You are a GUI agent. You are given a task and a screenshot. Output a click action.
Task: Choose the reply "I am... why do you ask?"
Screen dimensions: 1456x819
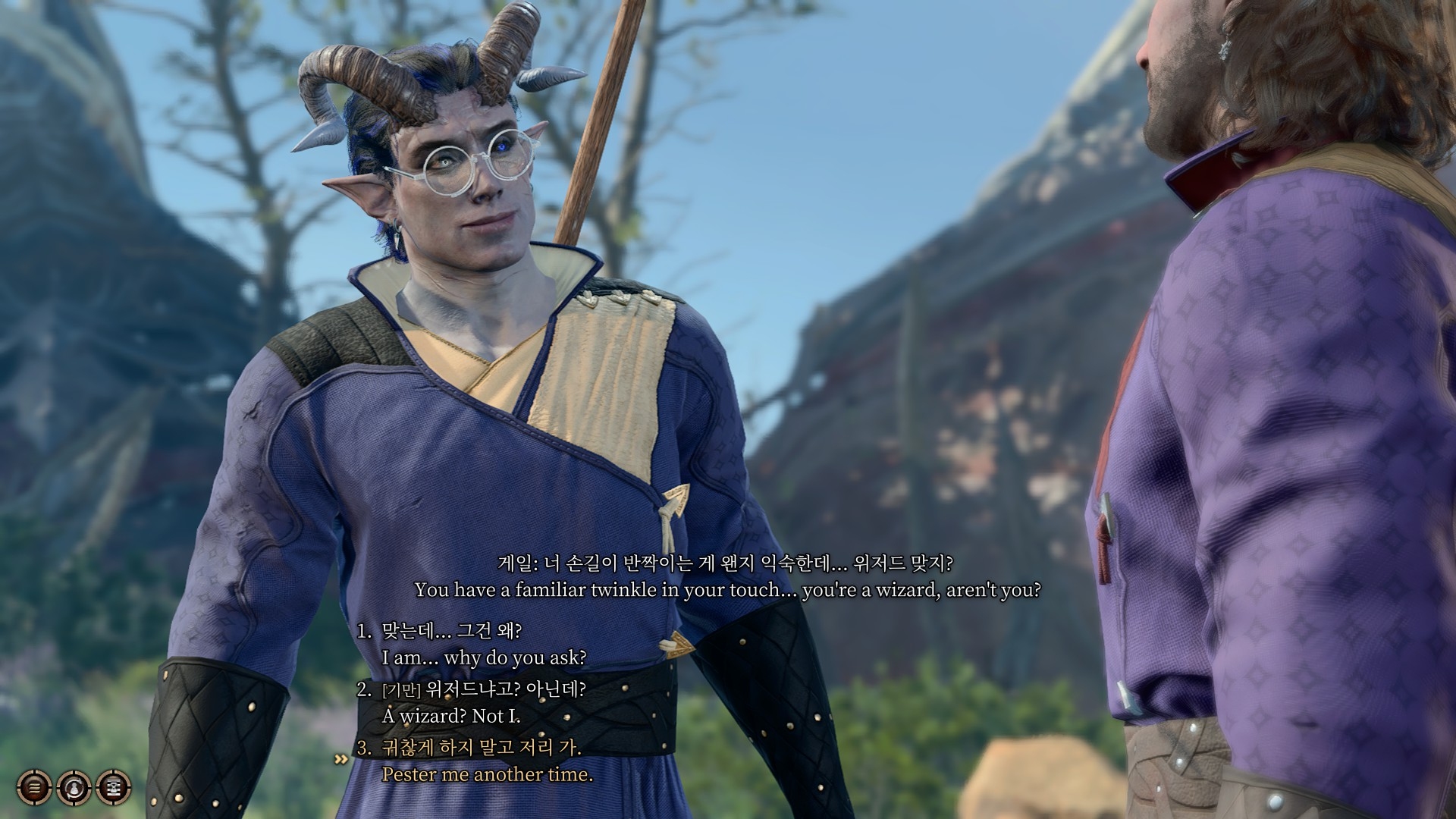(484, 657)
